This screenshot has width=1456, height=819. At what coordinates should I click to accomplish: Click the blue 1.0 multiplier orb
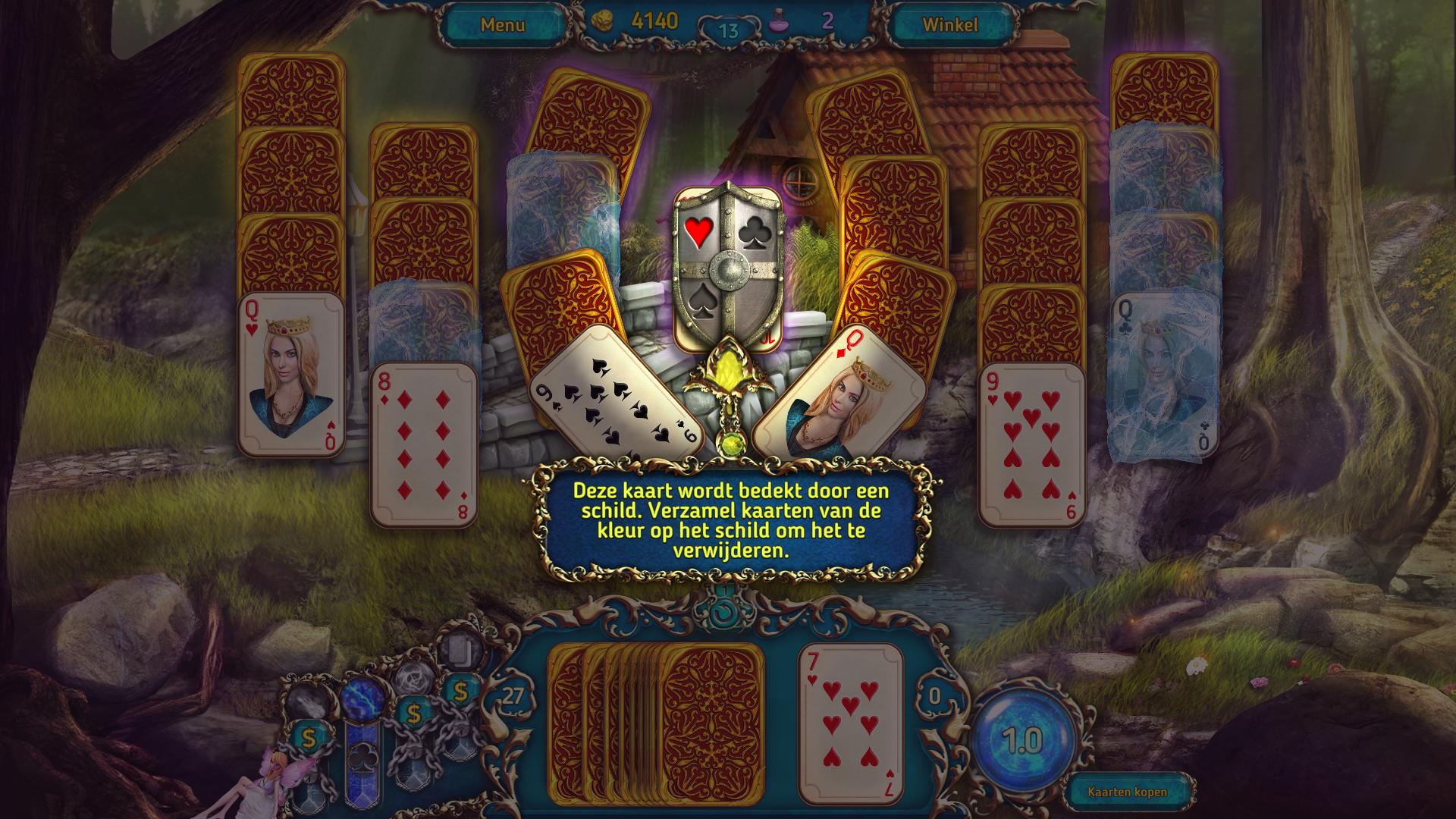tap(1022, 739)
